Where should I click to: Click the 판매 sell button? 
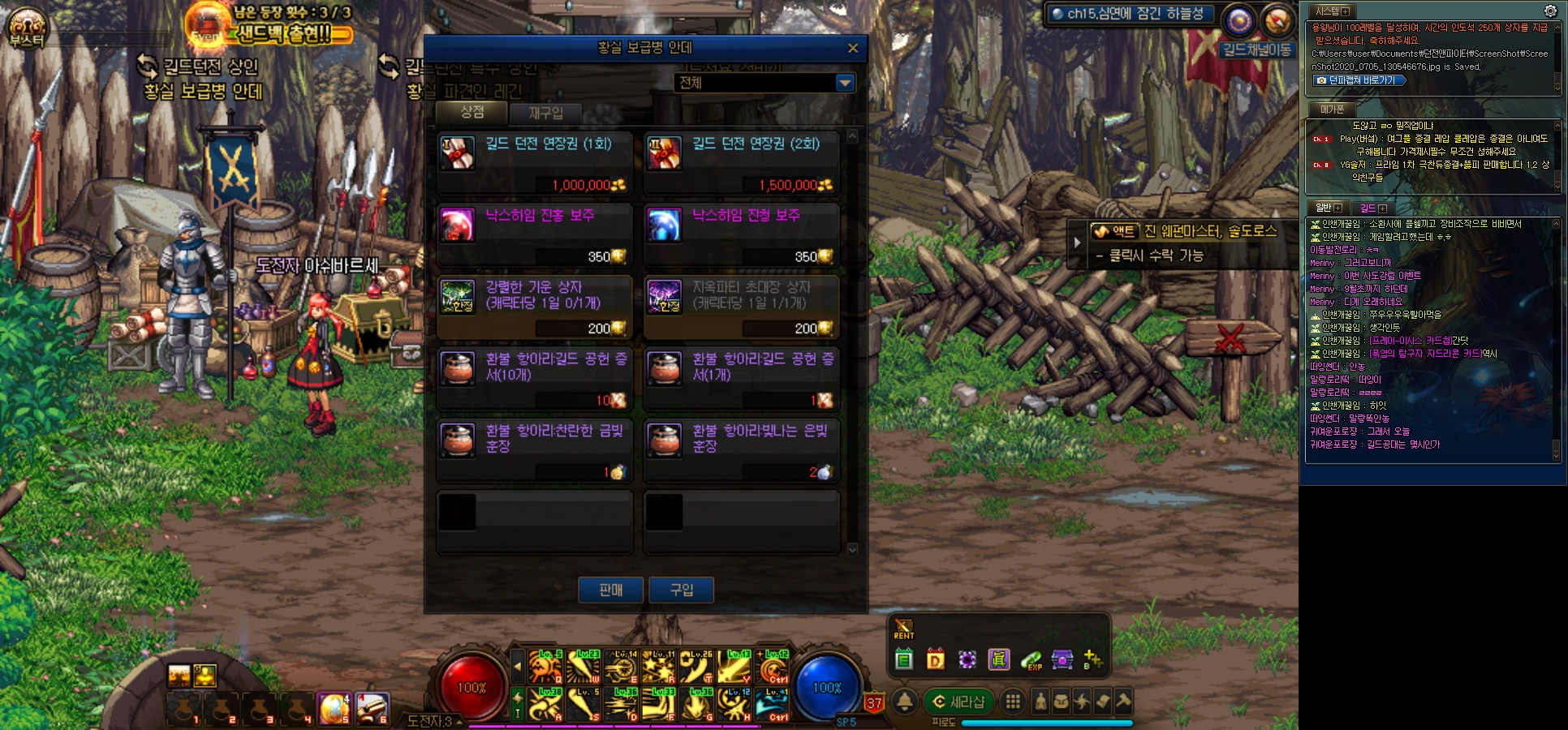click(x=610, y=590)
